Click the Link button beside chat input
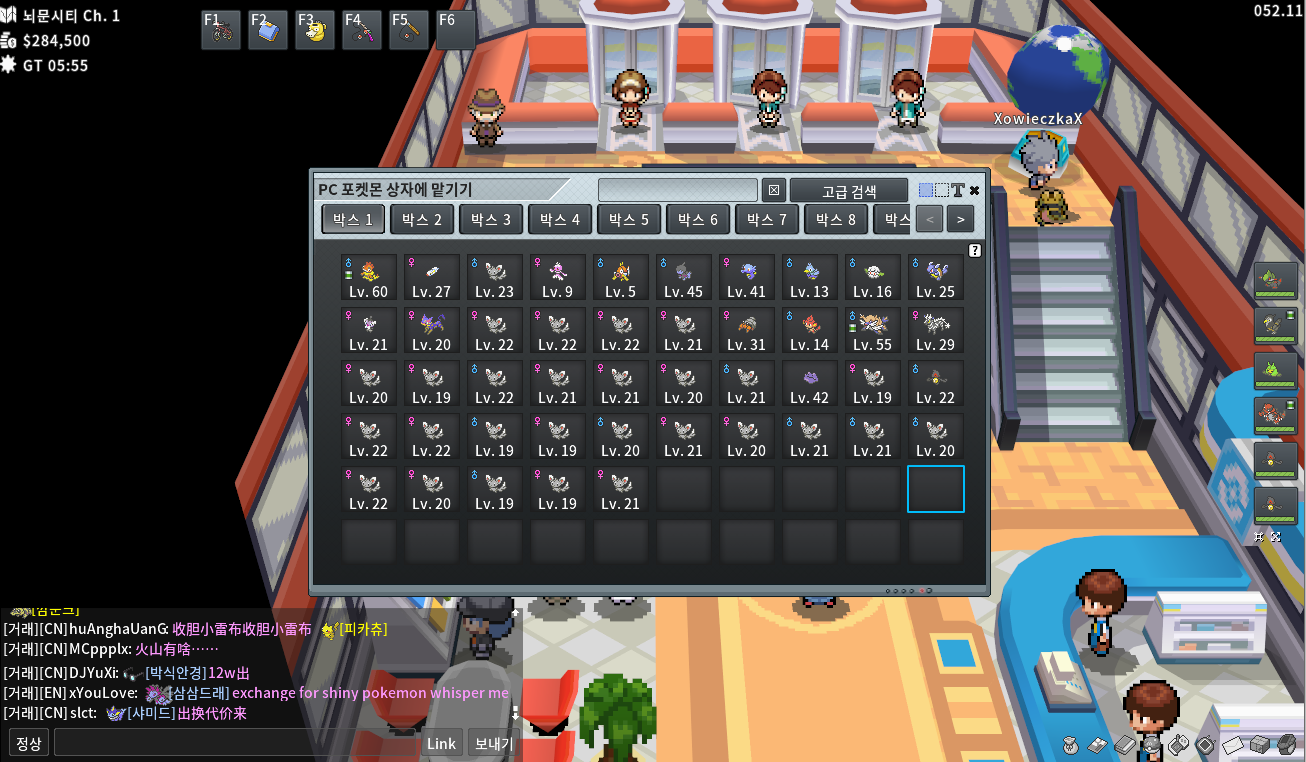1306x762 pixels. coord(441,743)
